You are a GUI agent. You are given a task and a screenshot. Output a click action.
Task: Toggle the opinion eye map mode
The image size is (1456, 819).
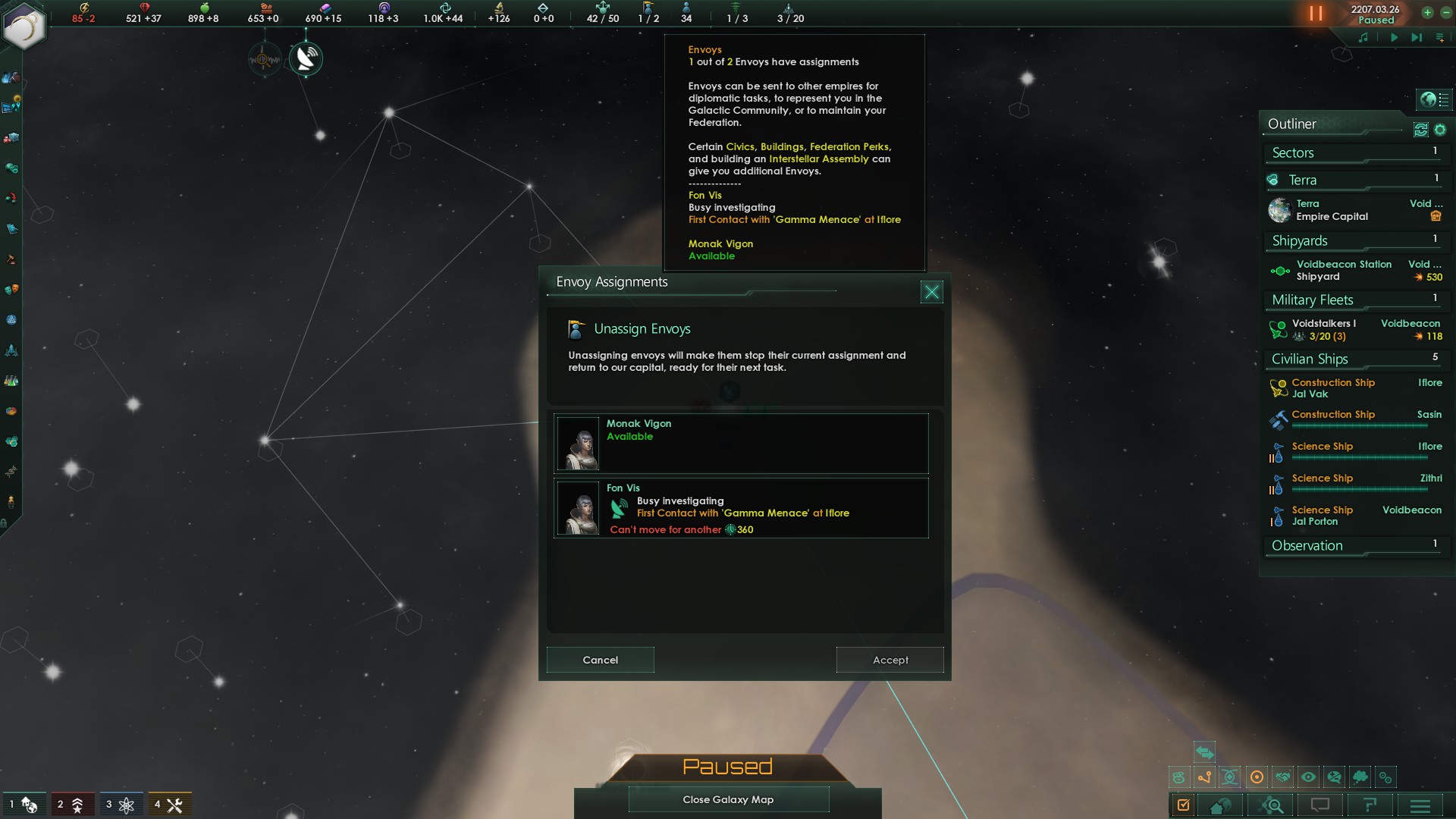click(1308, 777)
